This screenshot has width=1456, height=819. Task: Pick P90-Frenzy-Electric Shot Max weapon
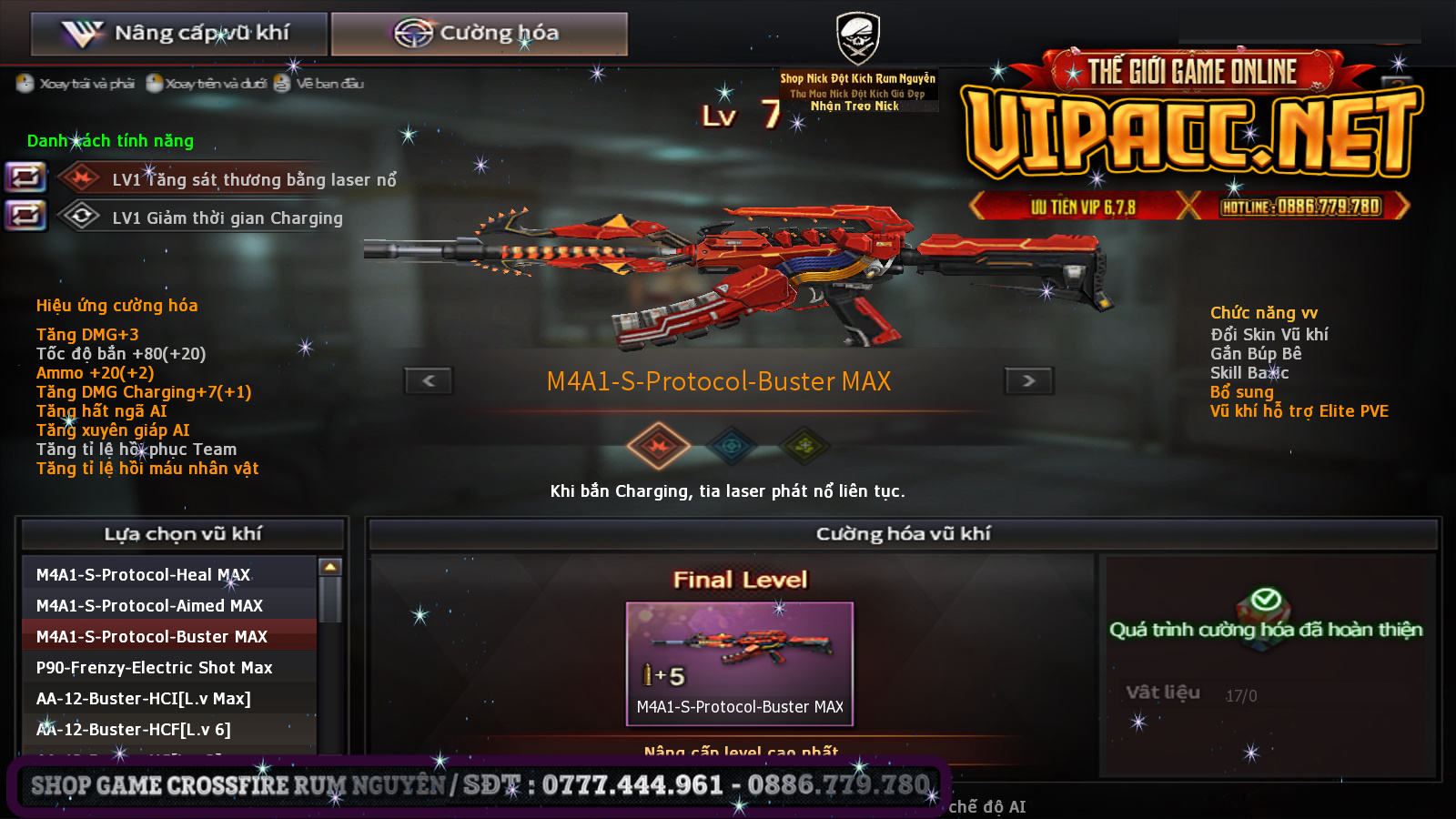point(169,667)
